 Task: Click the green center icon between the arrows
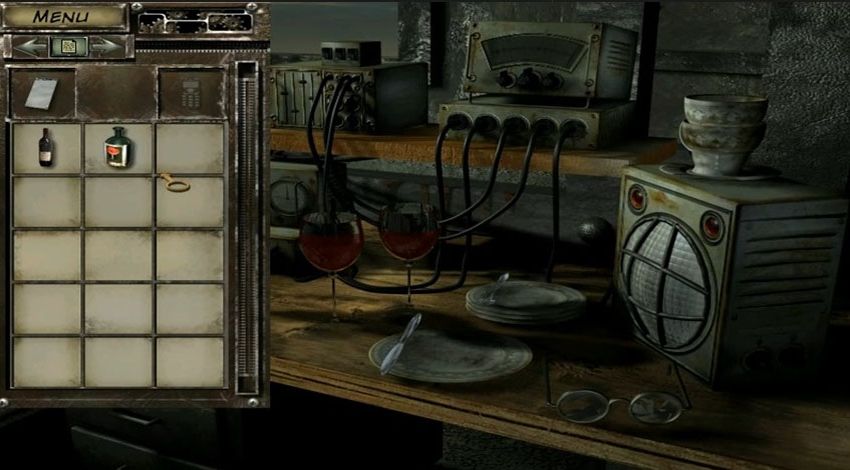(x=69, y=47)
